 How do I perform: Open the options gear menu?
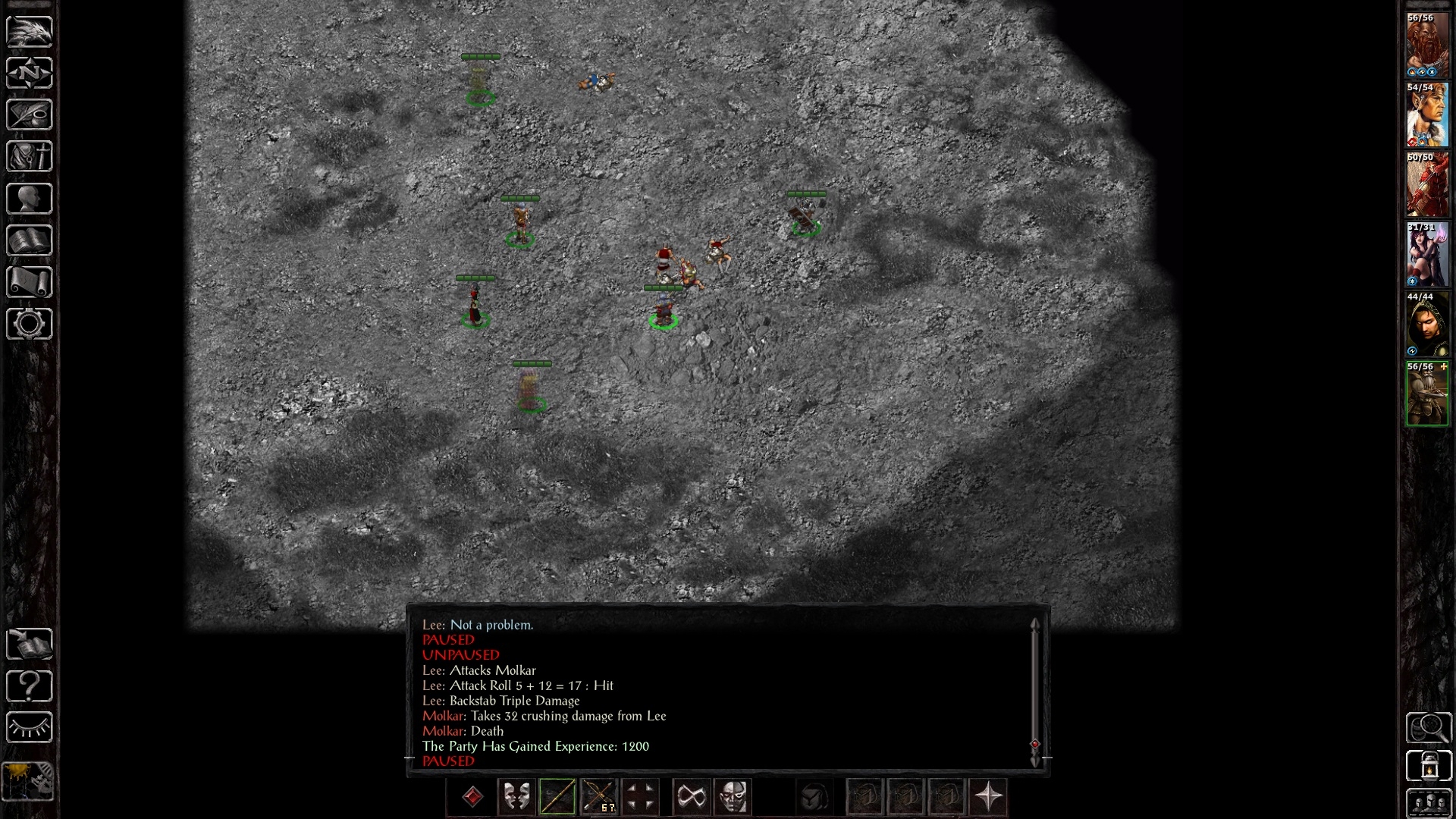pos(30,324)
